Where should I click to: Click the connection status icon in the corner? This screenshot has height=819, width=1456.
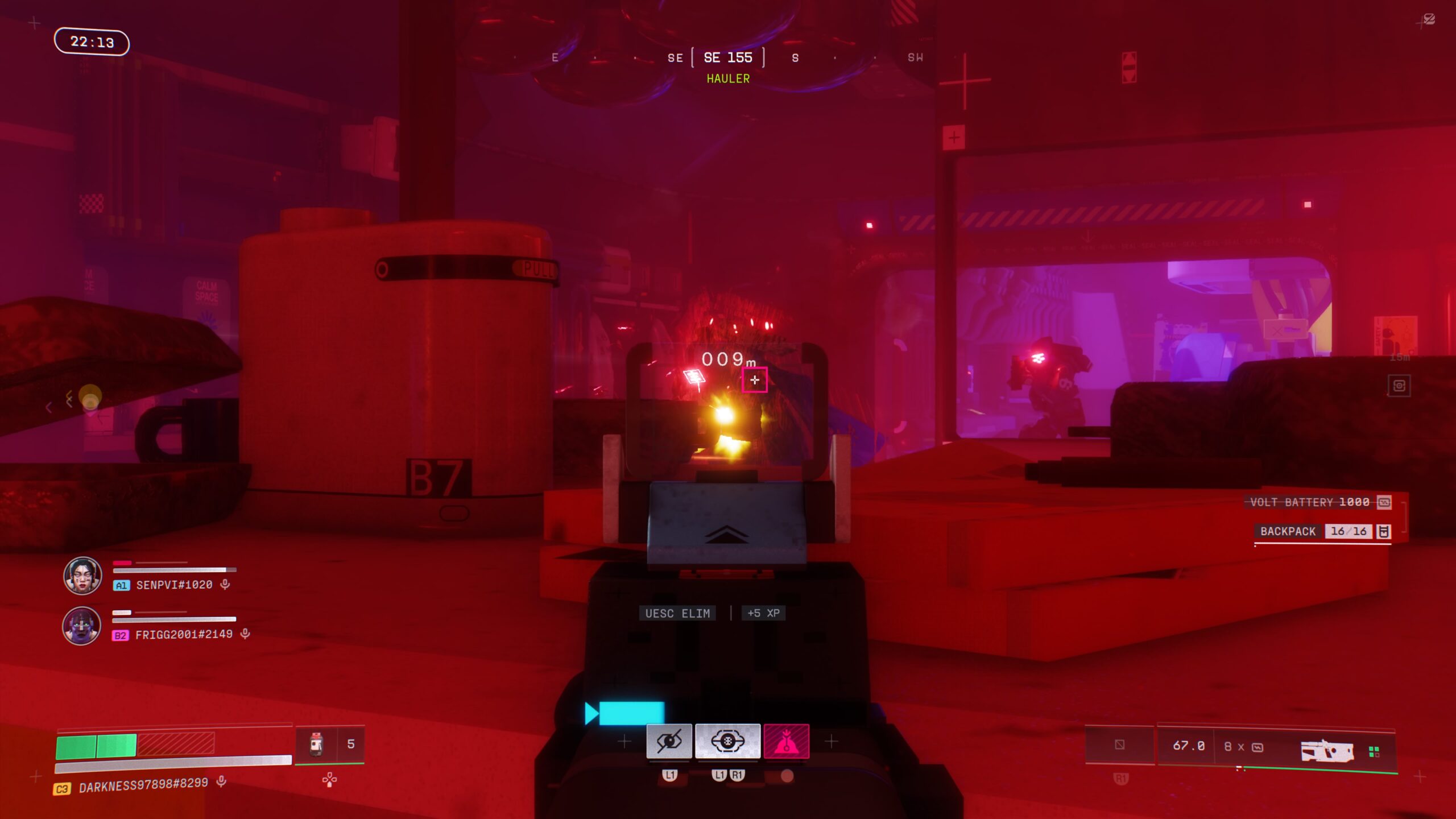1429,20
